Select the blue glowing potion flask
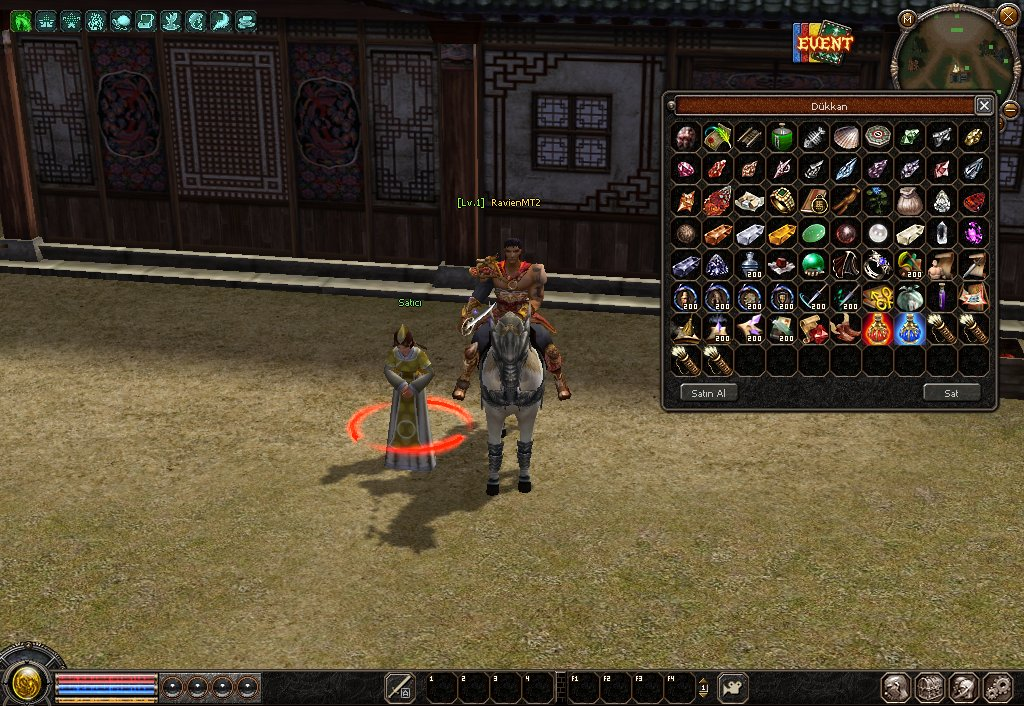Viewport: 1024px width, 706px height. [910, 329]
